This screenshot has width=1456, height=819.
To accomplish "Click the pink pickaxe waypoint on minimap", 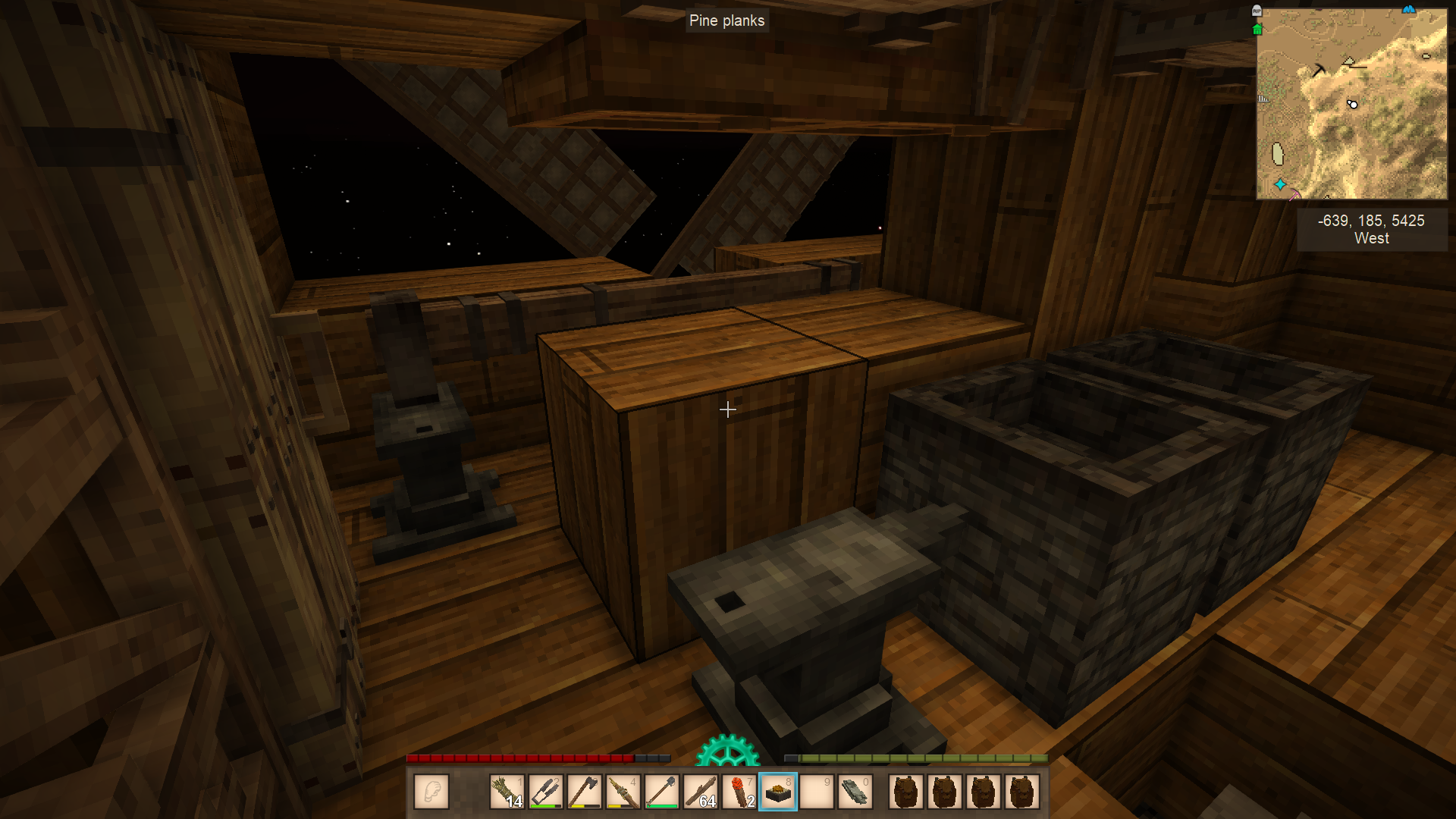I will click(1294, 195).
